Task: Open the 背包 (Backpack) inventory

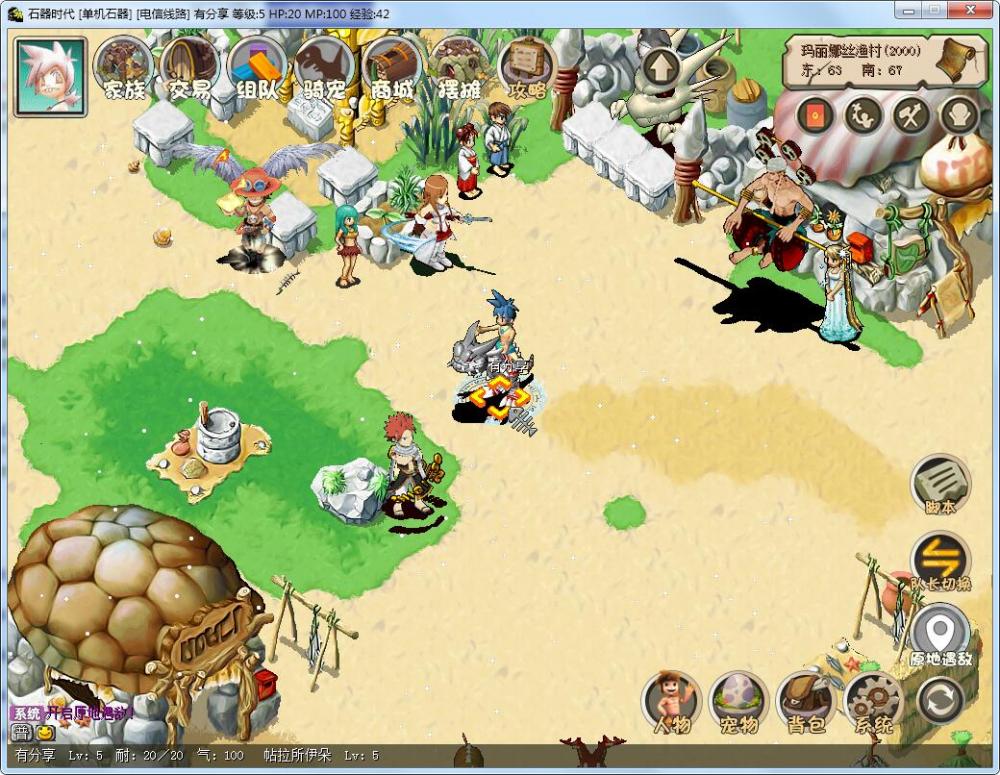Action: [807, 701]
